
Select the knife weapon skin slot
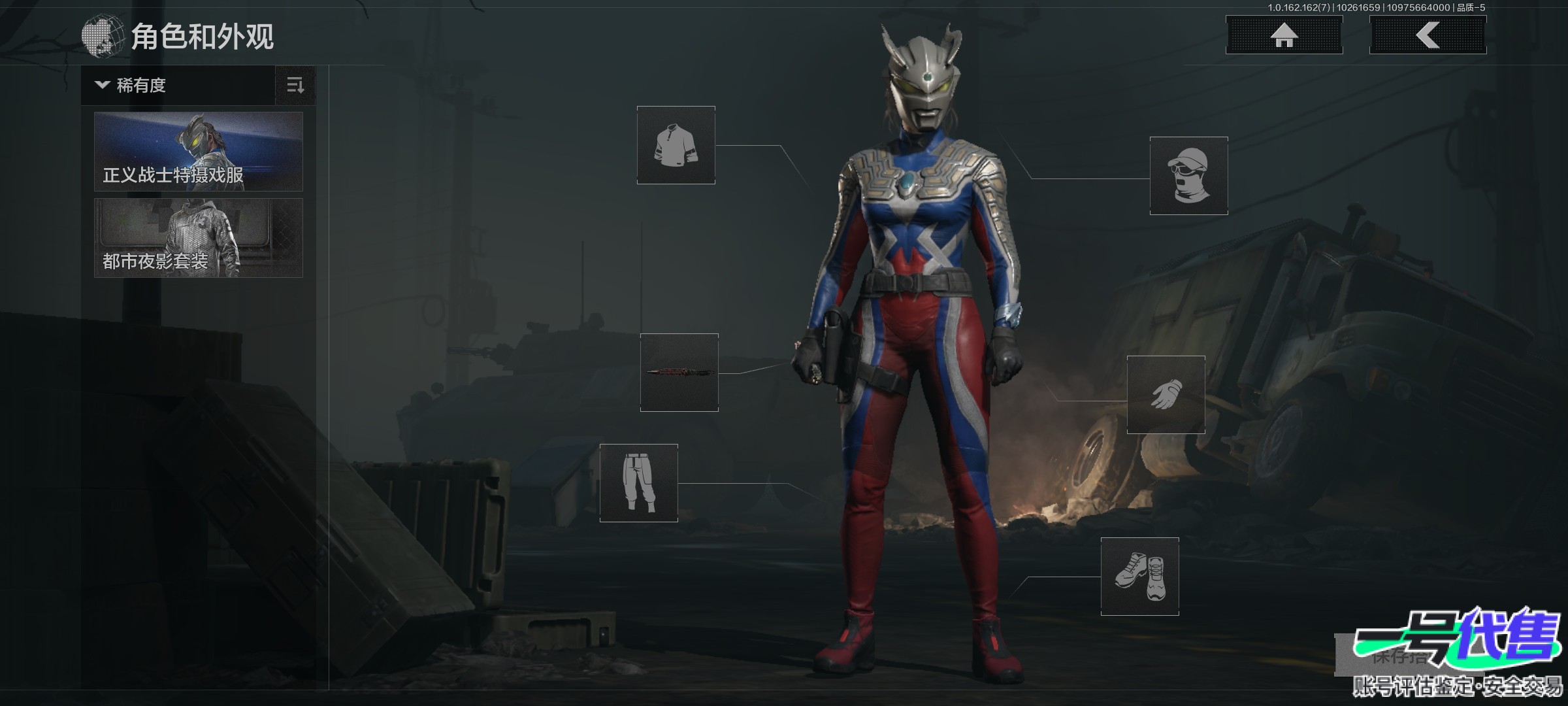pos(679,373)
